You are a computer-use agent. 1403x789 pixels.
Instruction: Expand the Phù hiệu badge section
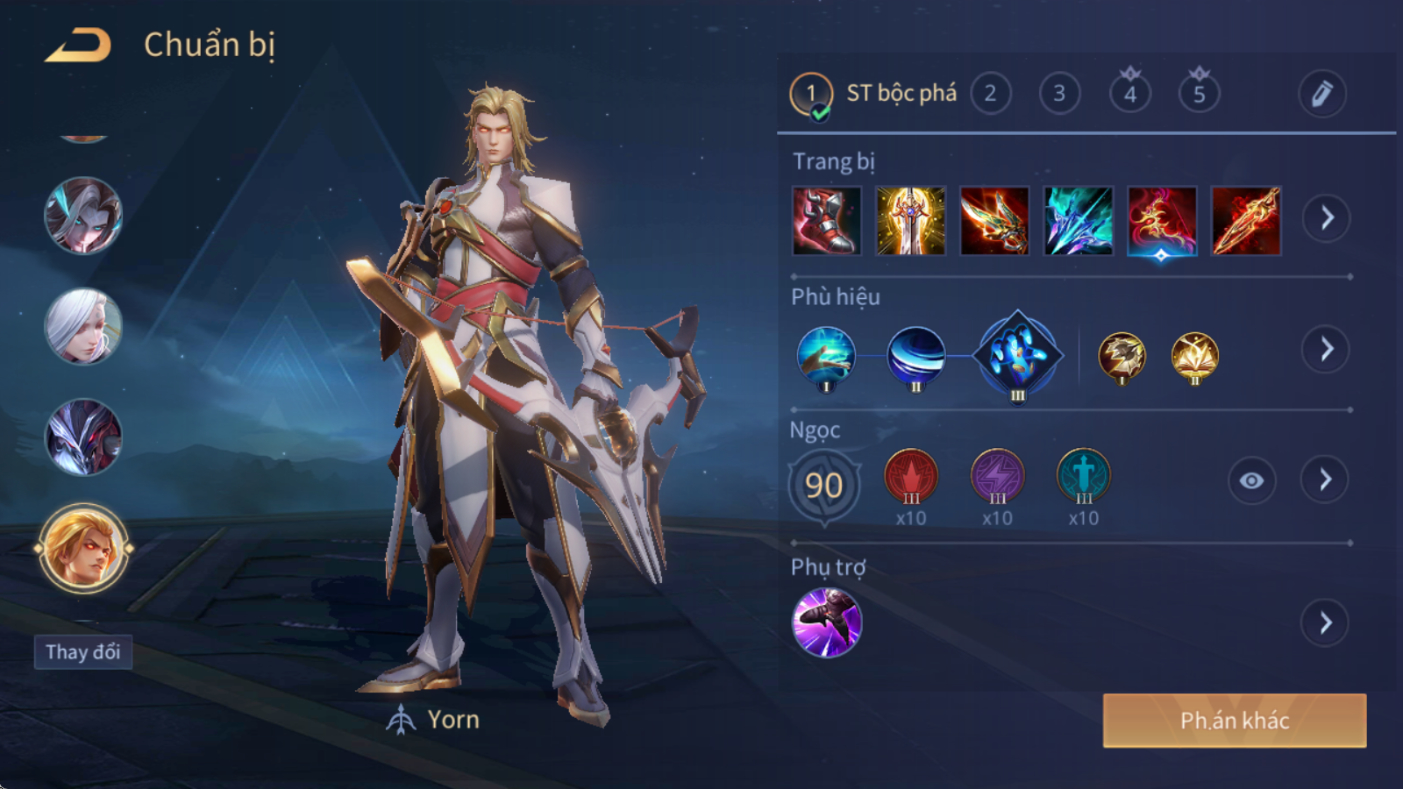pos(1326,349)
